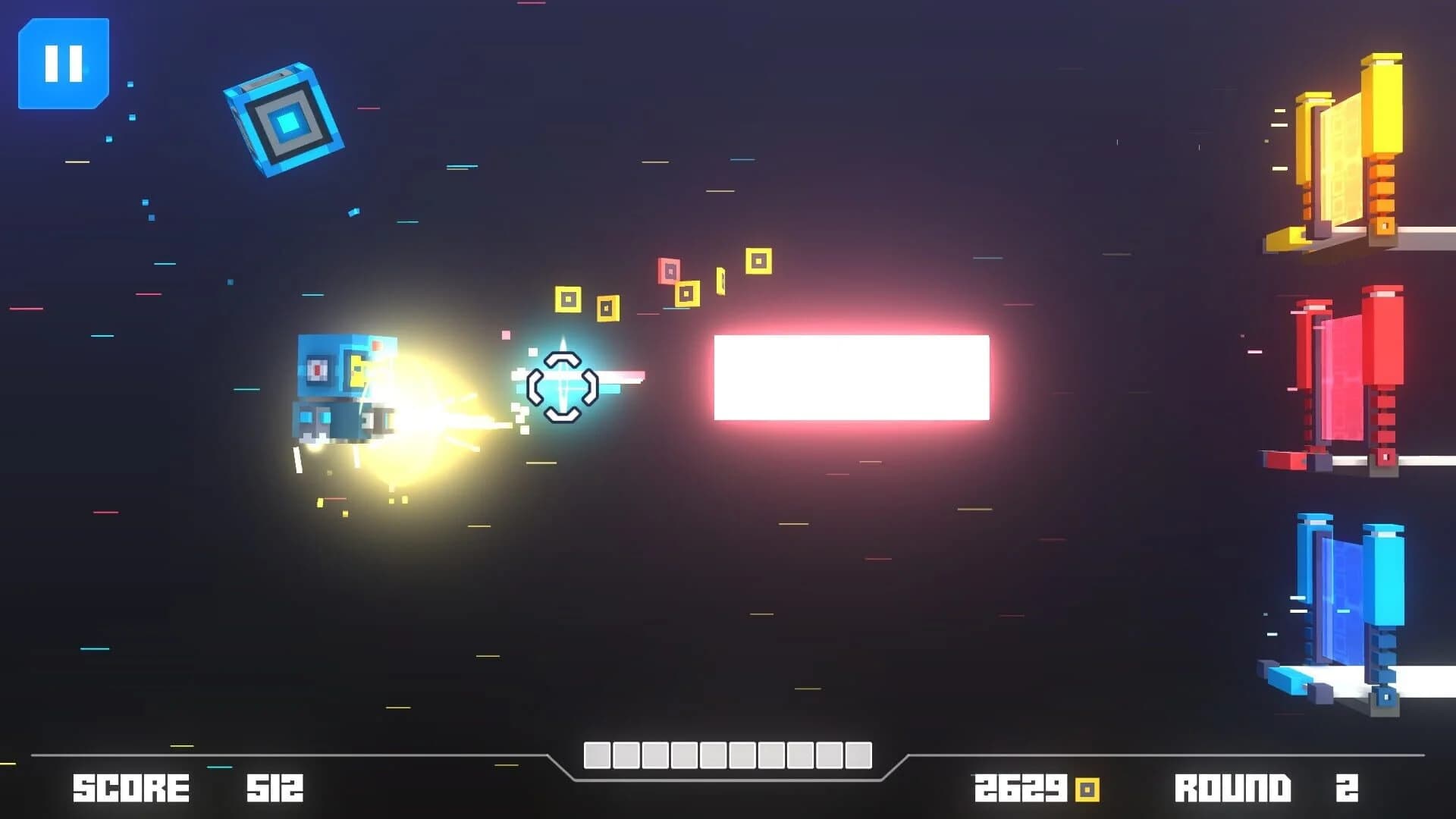Screen dimensions: 1456x819
Task: Select the aiming reticle crosshair
Action: pyautogui.click(x=563, y=388)
